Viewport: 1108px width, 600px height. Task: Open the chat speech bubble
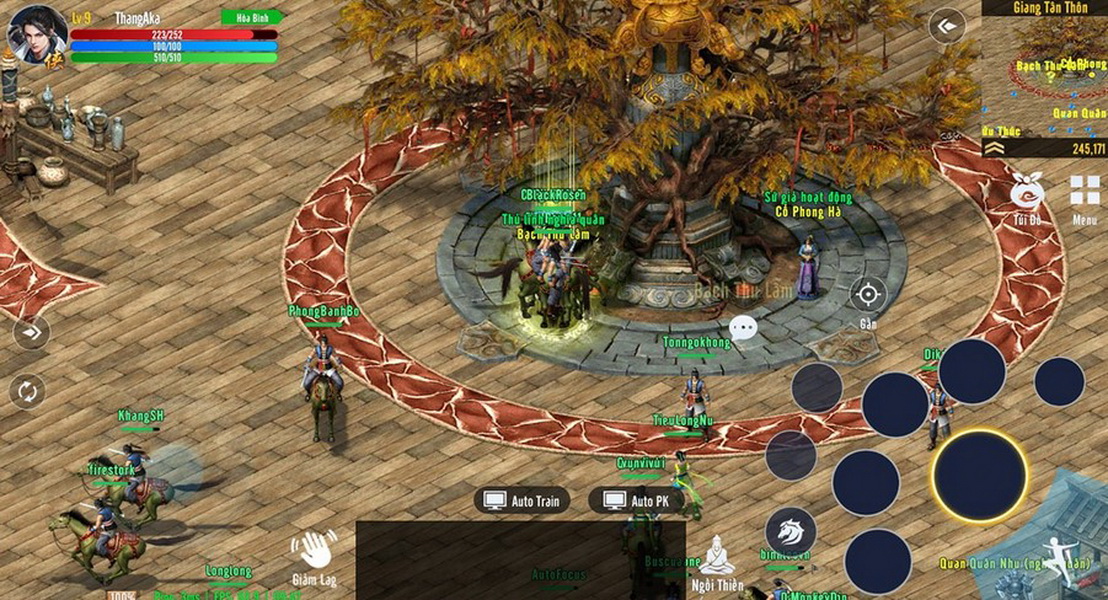tap(743, 327)
